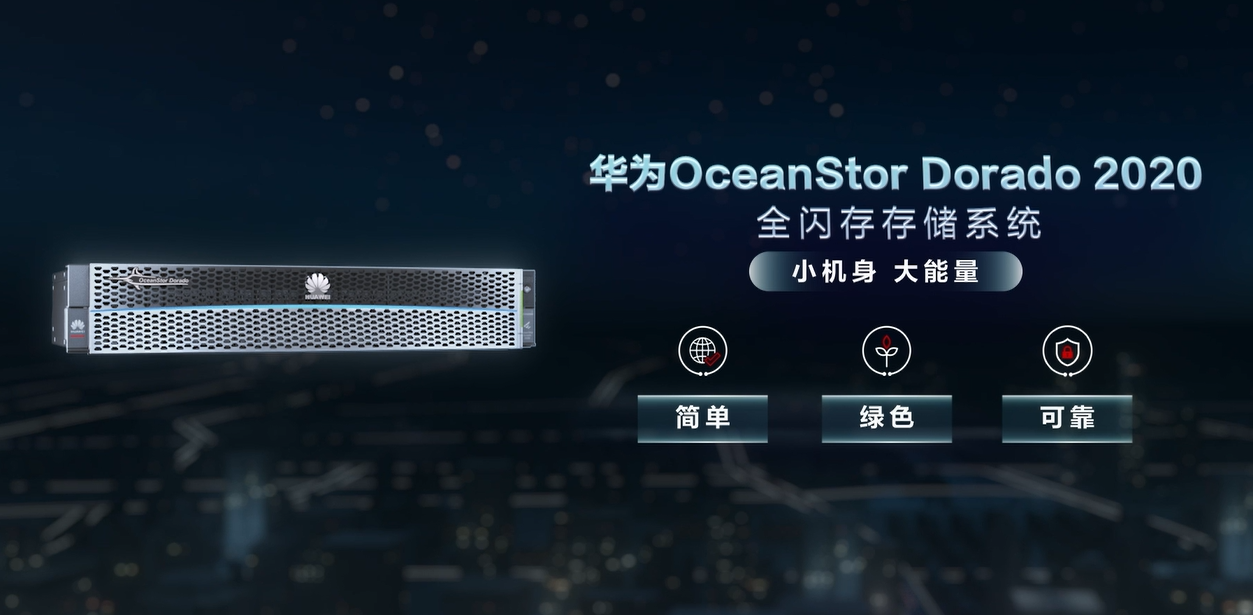Choose the 绿色 button
The width and height of the screenshot is (1253, 615).
tap(886, 418)
